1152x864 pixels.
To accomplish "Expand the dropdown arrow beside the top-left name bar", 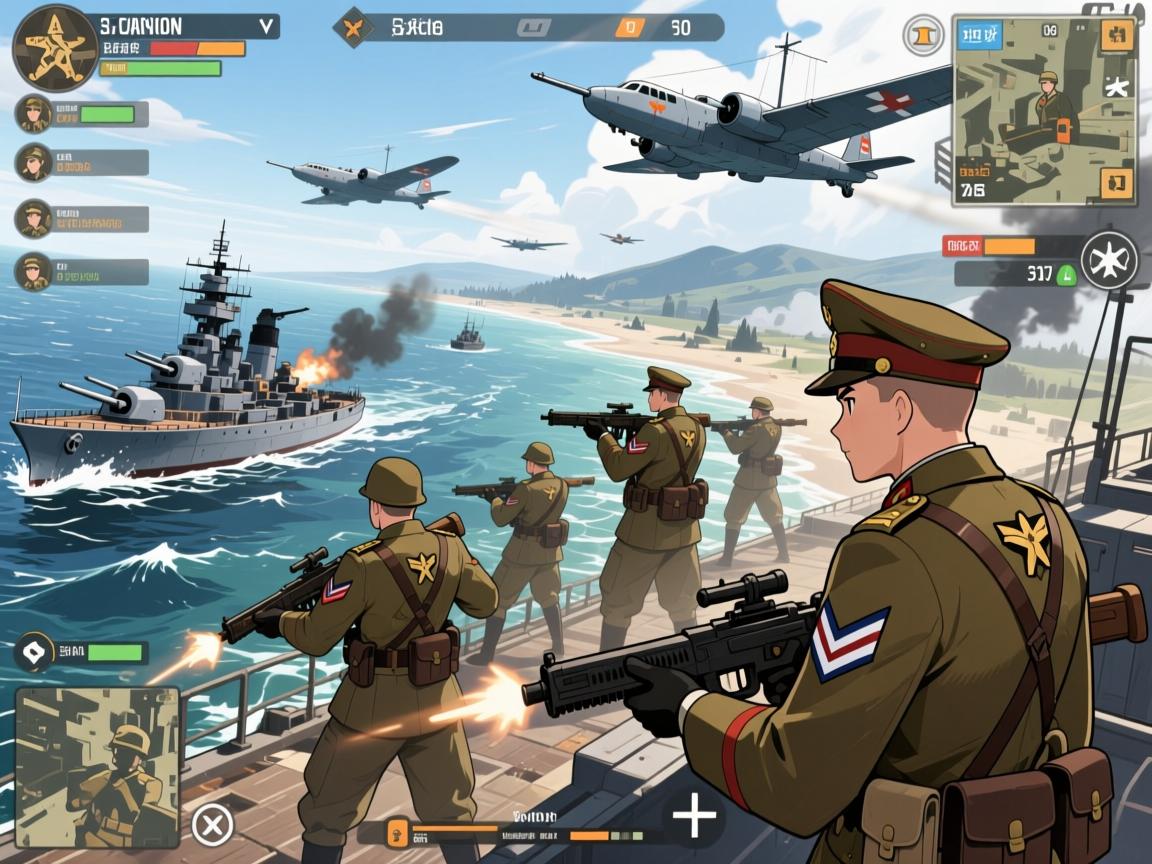I will coord(266,26).
